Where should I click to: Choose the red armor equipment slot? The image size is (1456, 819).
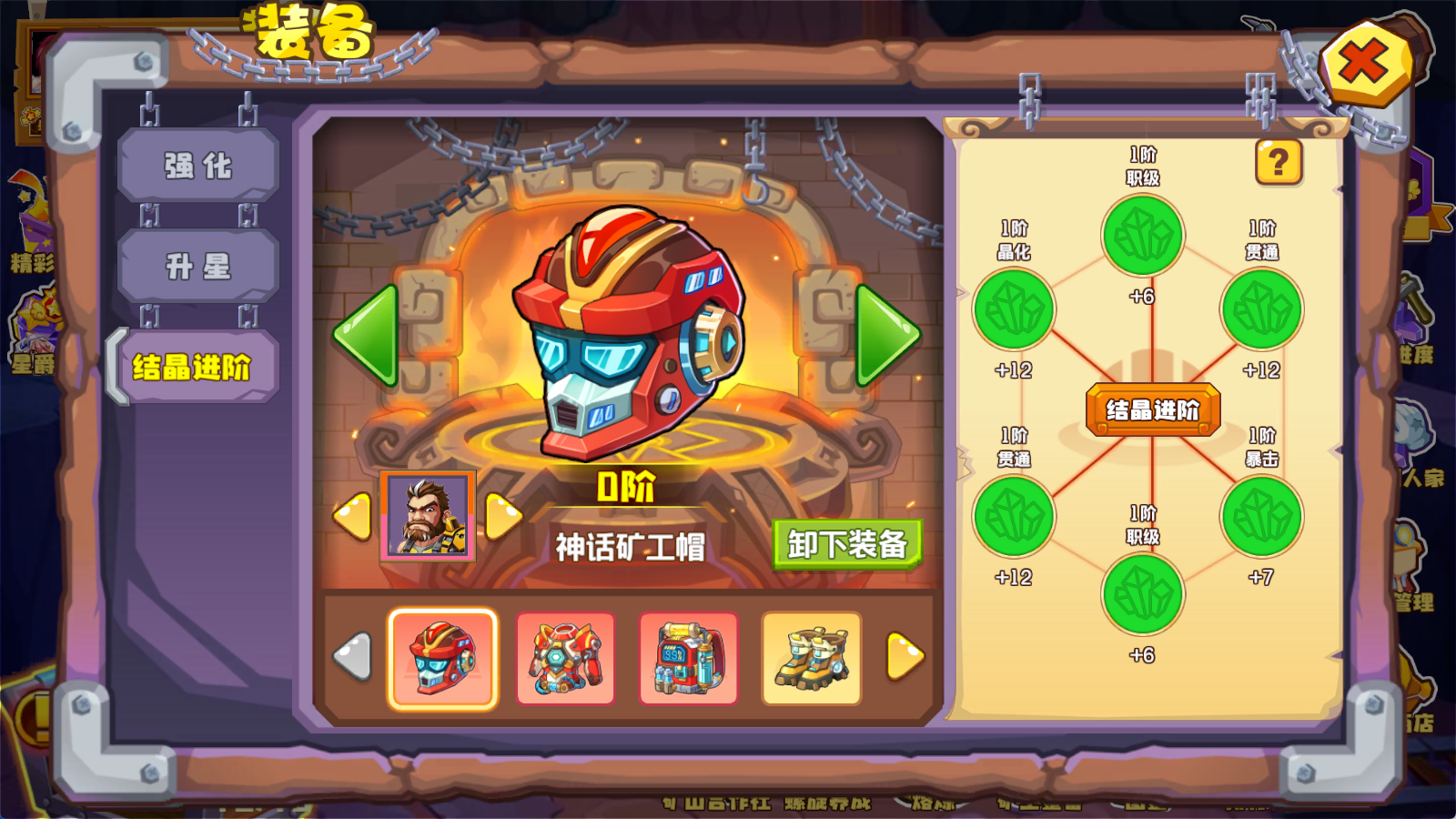565,658
